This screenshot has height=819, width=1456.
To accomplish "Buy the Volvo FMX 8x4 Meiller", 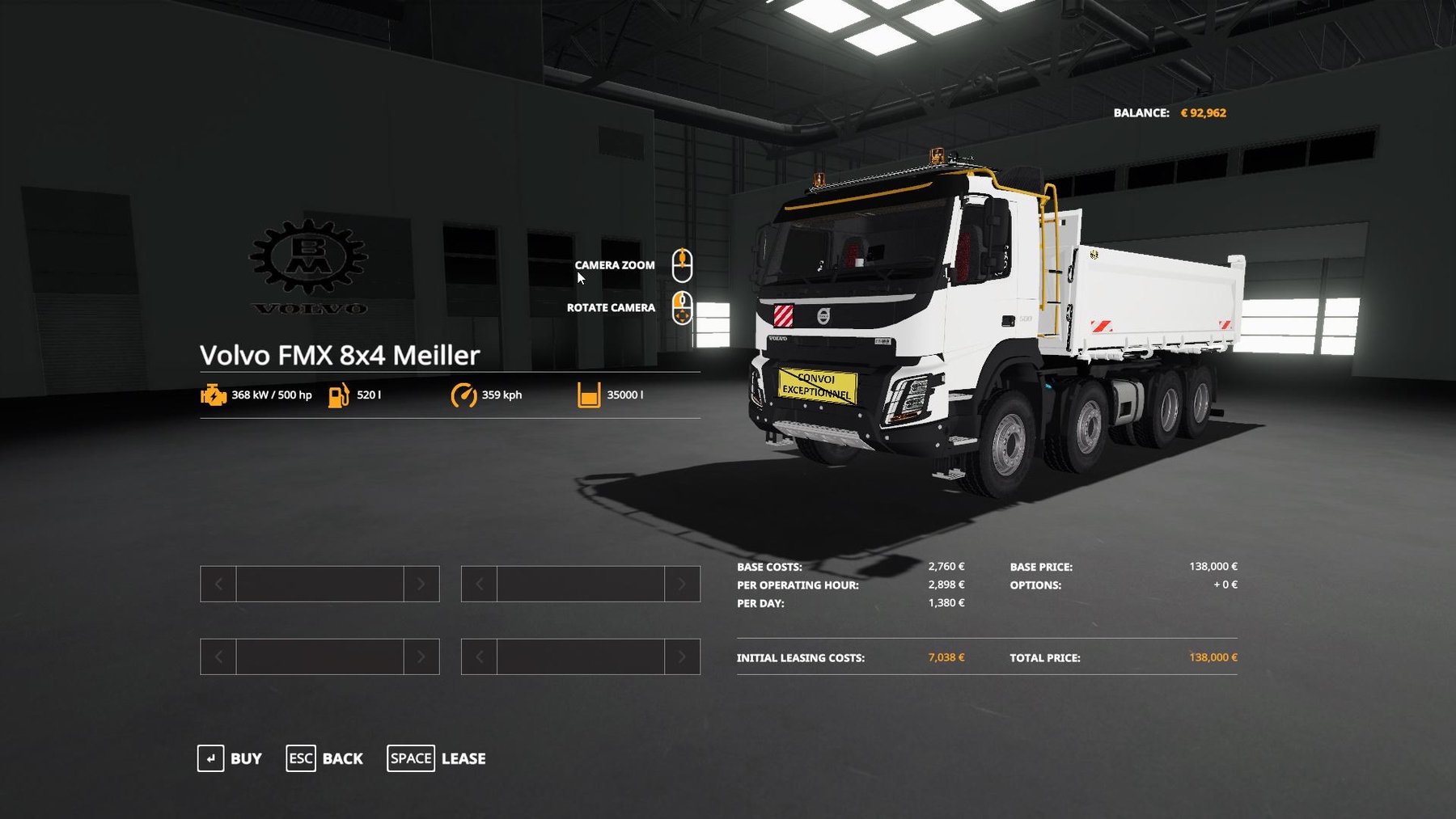I will [231, 758].
